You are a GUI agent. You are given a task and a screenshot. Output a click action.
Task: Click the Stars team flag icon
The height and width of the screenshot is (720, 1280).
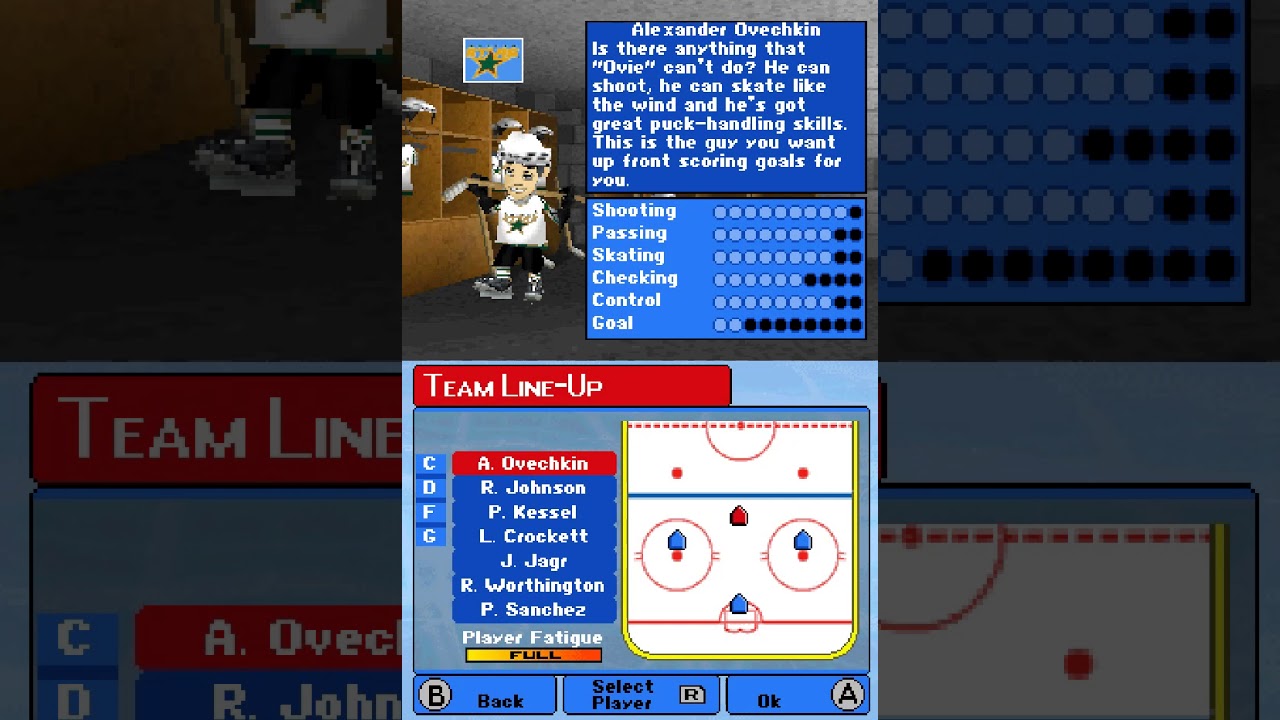tap(492, 60)
